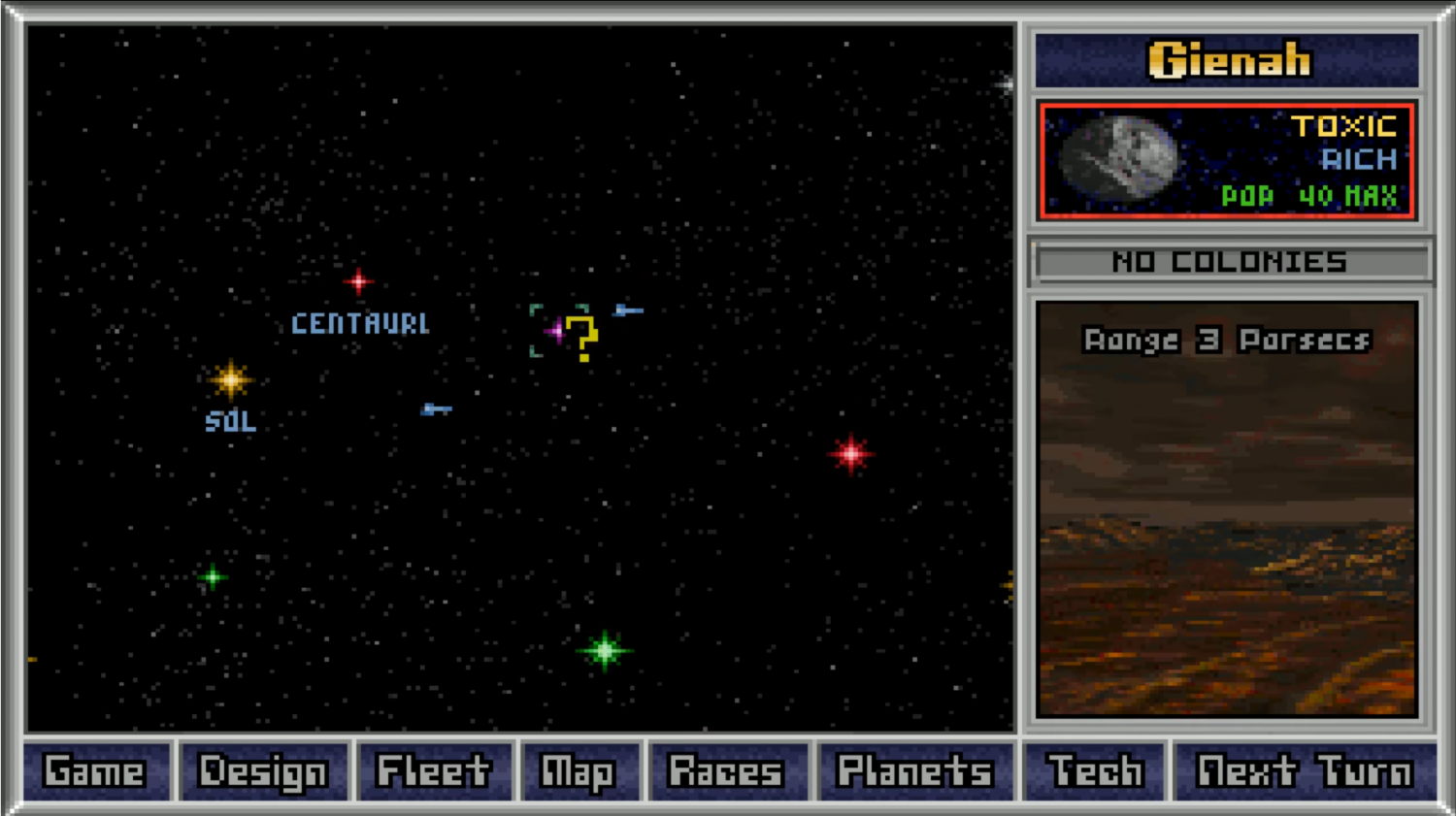Open the Tech research screen
The height and width of the screenshot is (816, 1456).
pos(1095,772)
